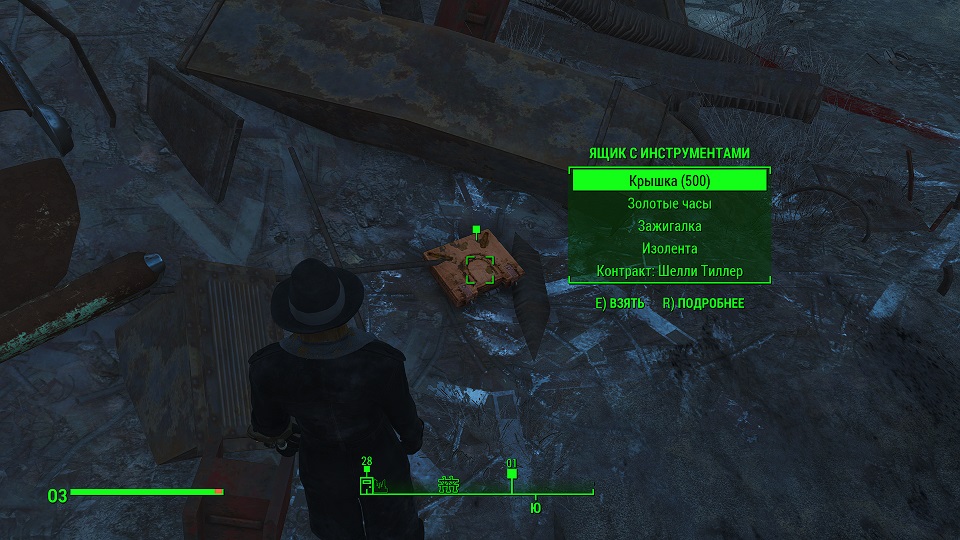The image size is (960, 540).
Task: Select Изолента in the container list
Action: point(669,248)
